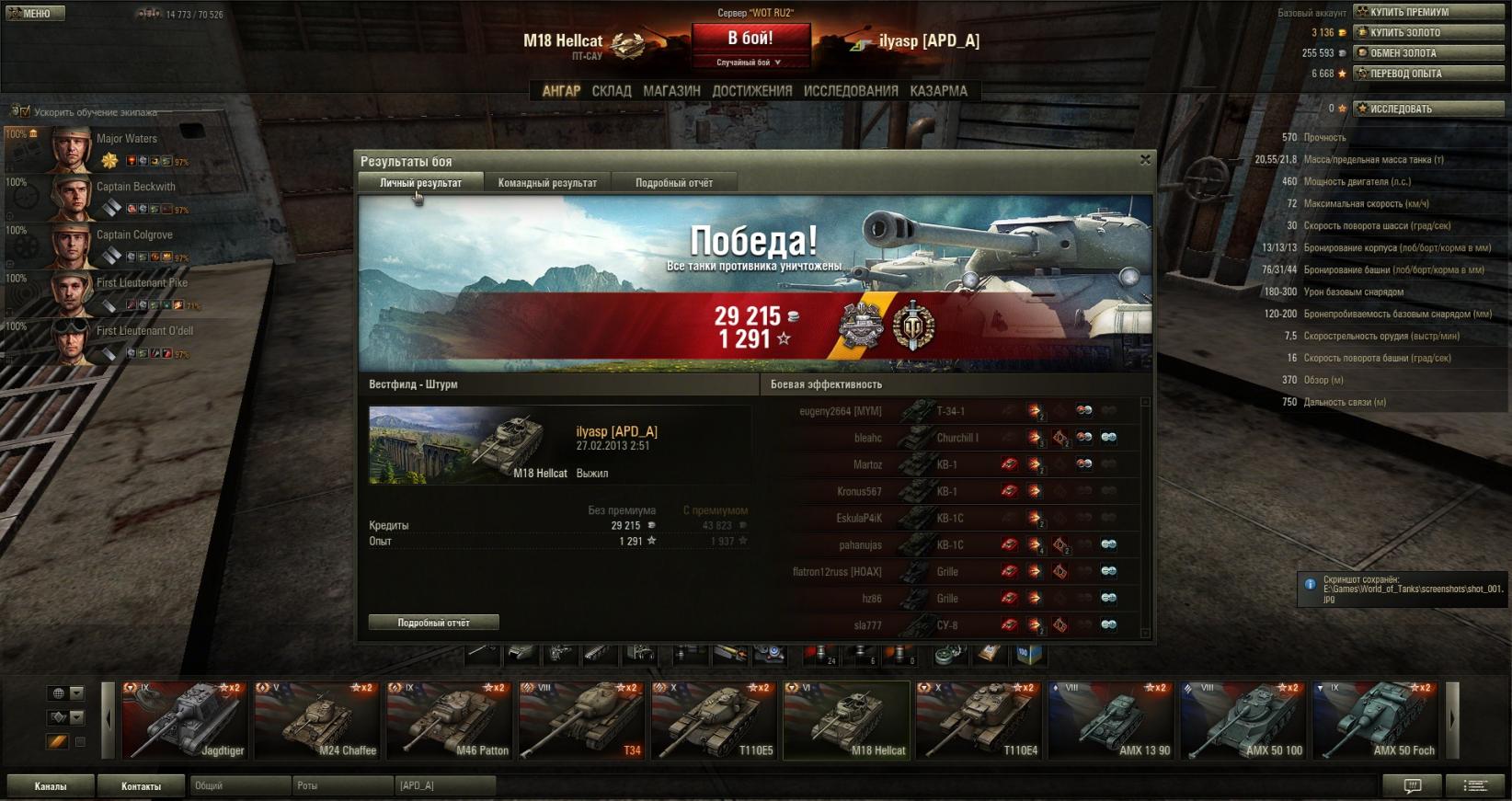Open the МАГАЗИН section
The image size is (1512, 801).
click(671, 91)
